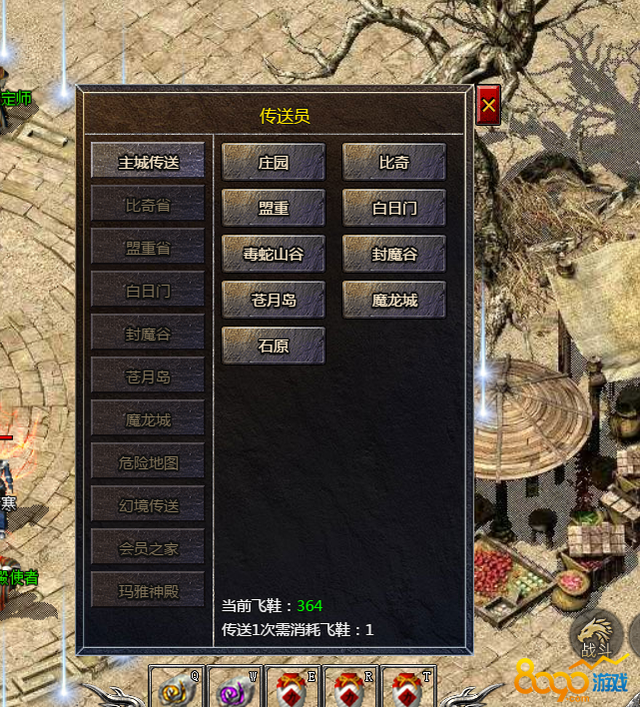
Task: Teleport to 庄园
Action: click(x=273, y=162)
